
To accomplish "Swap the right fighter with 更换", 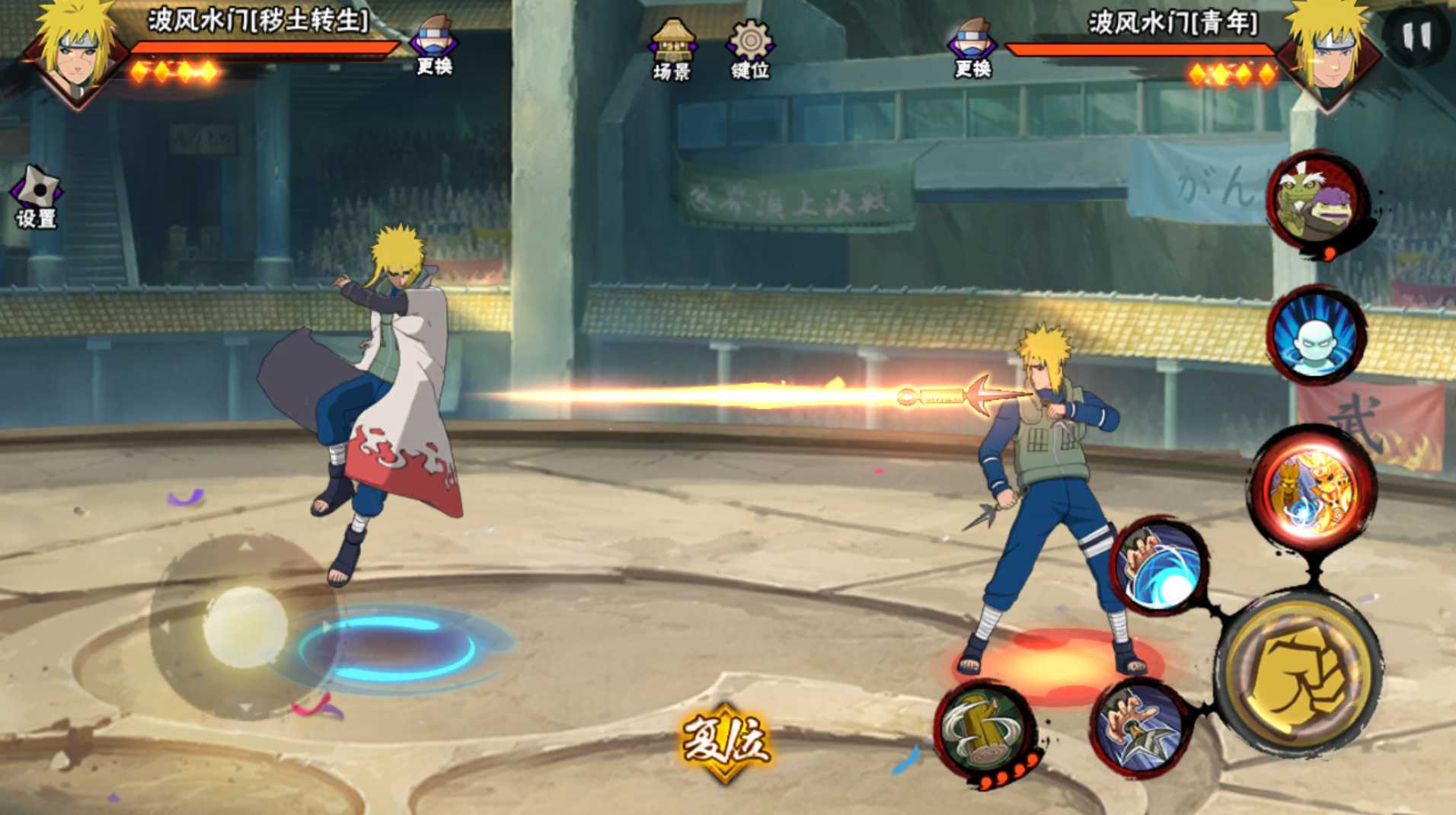I will point(972,47).
